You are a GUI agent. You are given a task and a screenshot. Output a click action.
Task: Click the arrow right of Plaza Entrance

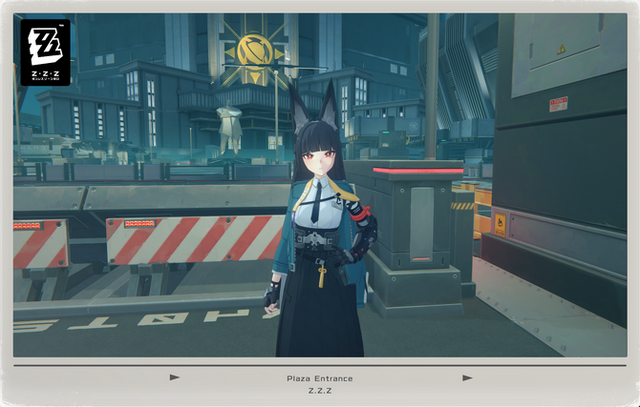tap(466, 378)
